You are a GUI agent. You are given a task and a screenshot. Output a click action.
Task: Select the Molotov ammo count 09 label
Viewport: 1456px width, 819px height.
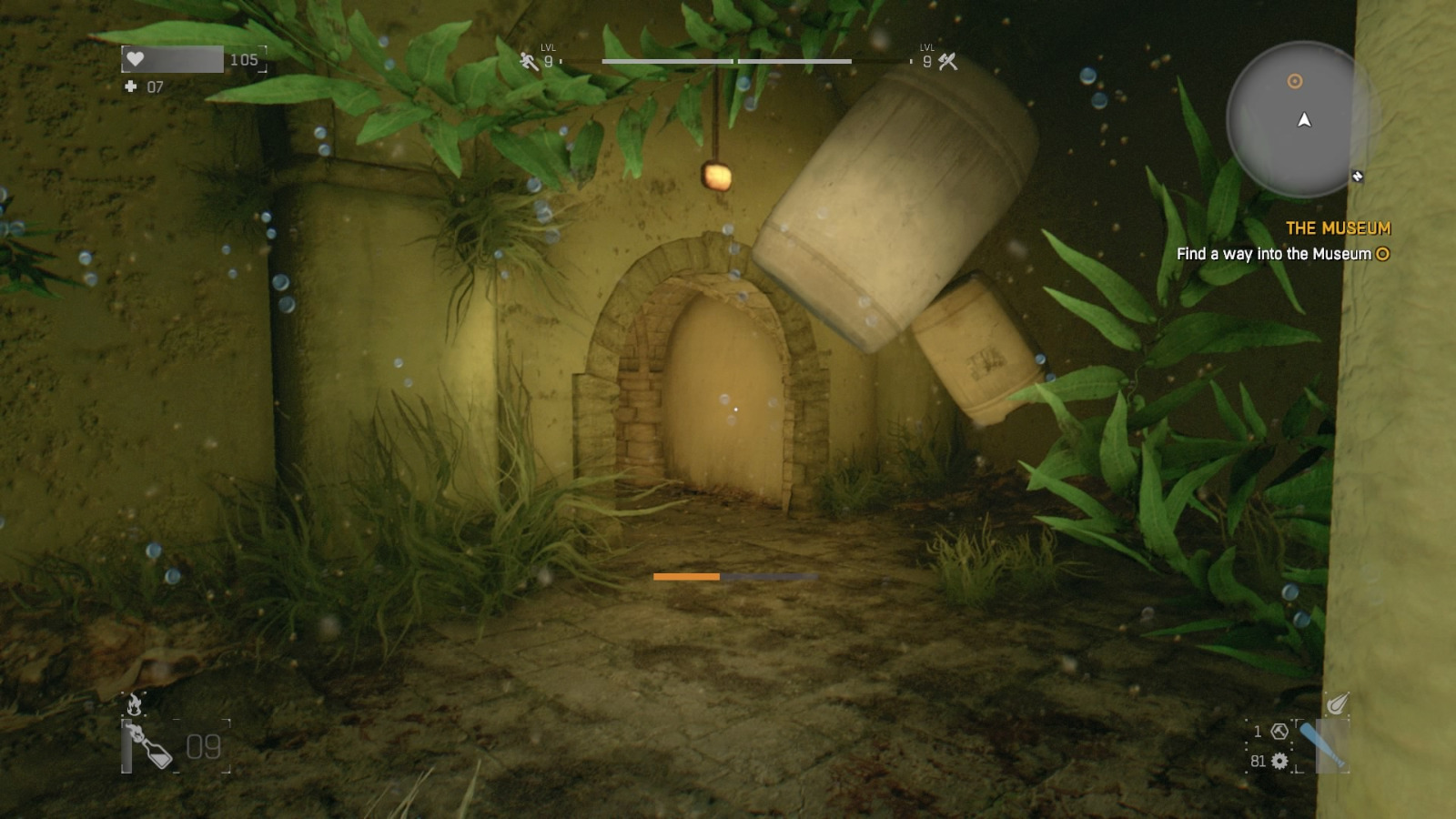point(203,748)
